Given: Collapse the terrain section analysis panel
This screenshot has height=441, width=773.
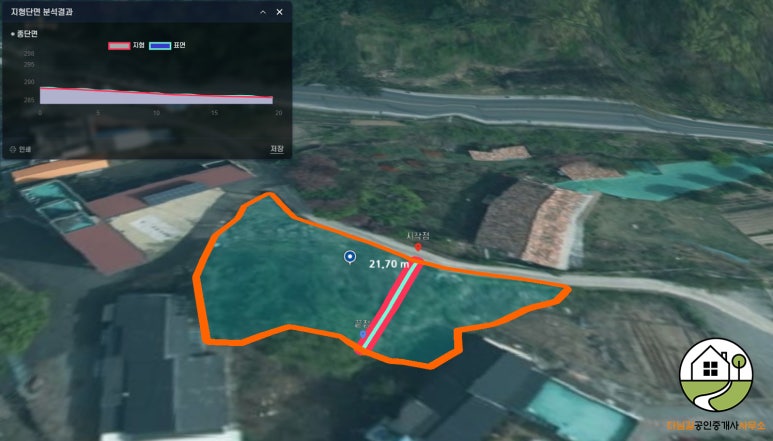Looking at the screenshot, I should 262,12.
